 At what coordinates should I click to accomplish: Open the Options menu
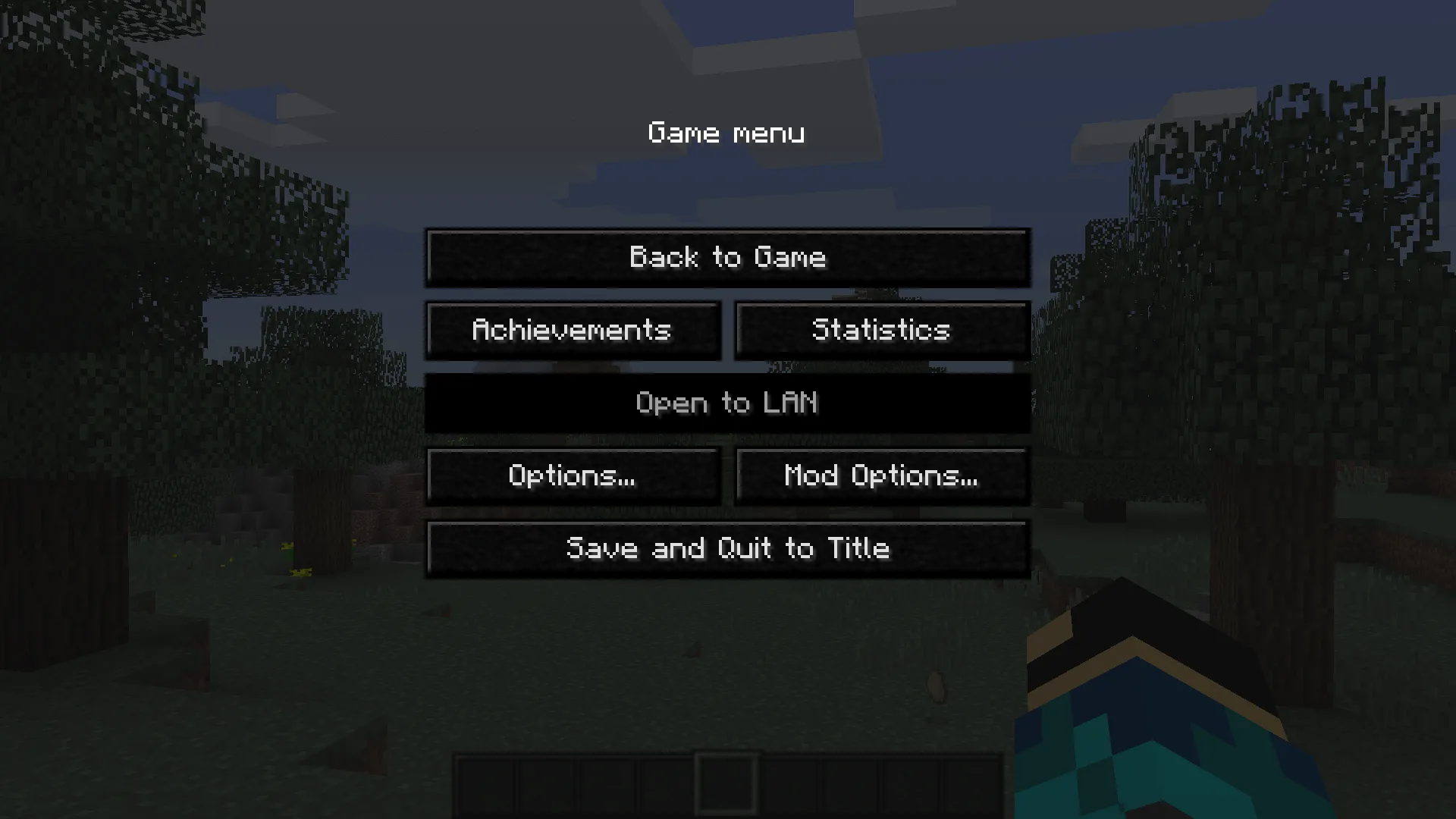(x=574, y=475)
